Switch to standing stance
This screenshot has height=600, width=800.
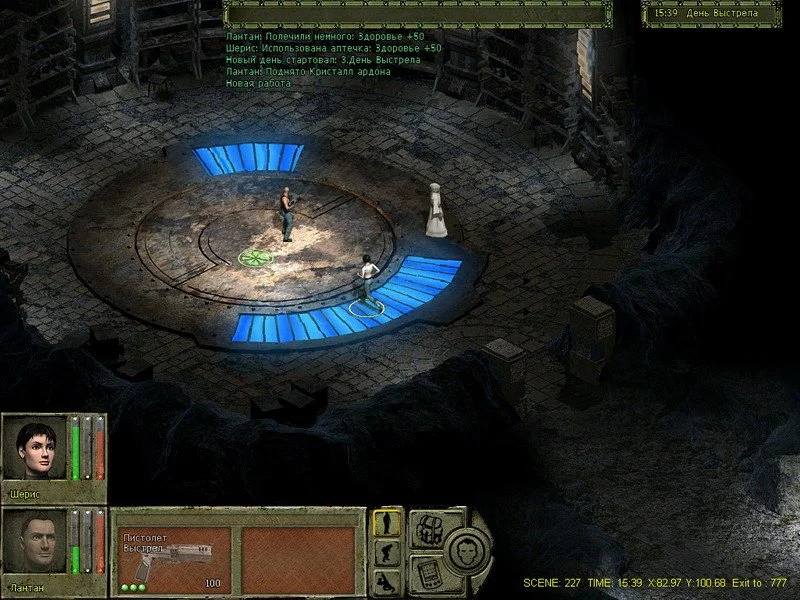pyautogui.click(x=387, y=522)
